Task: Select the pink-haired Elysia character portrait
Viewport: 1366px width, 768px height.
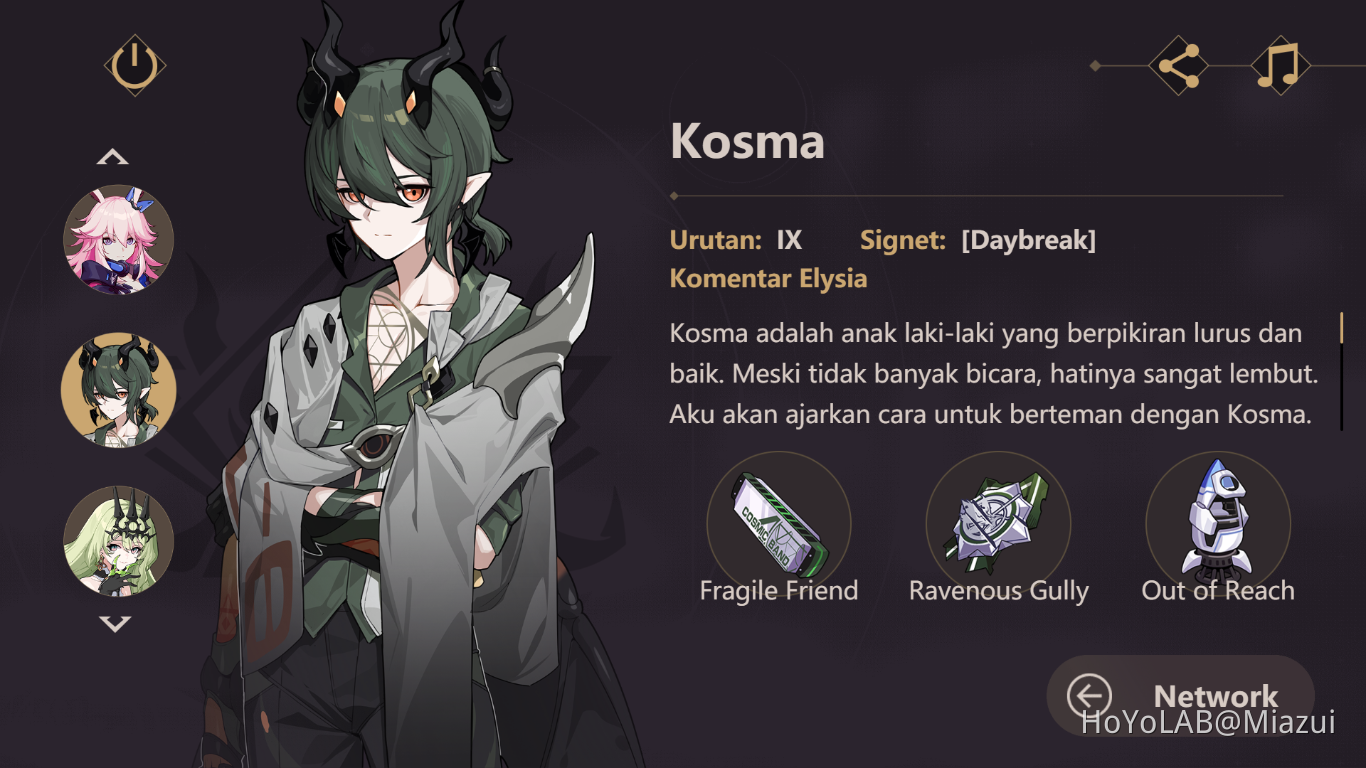Action: tap(117, 240)
